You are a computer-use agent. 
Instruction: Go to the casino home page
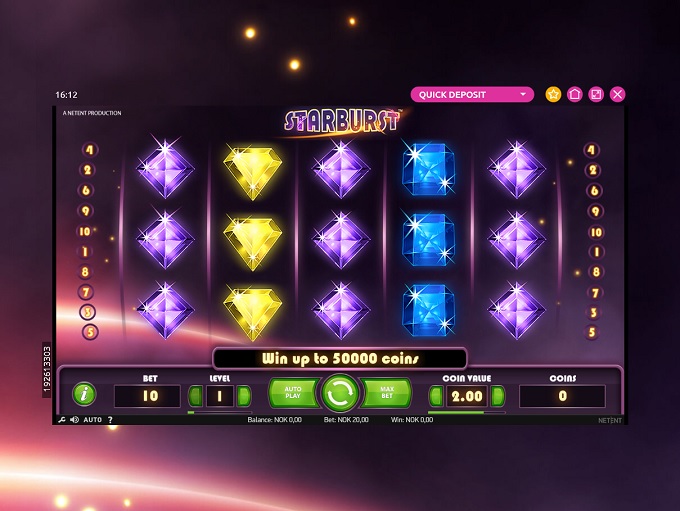click(x=574, y=94)
